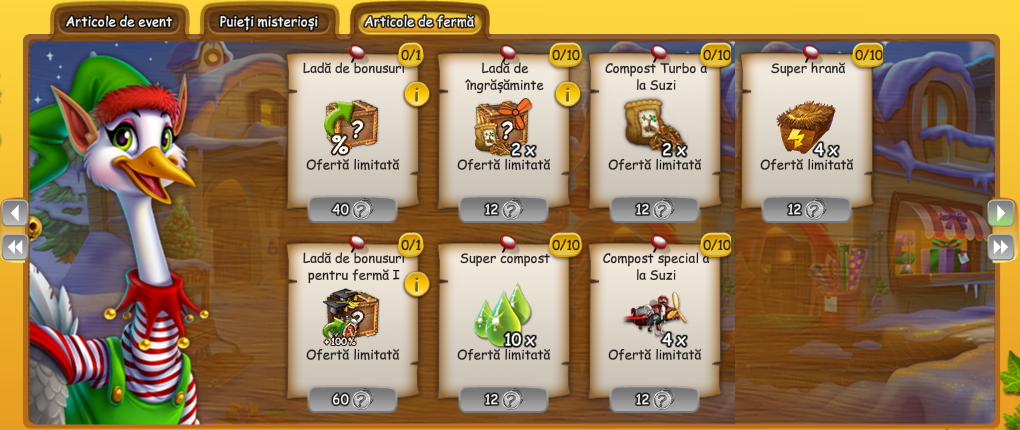
Task: Go to the next shop page
Action: 1001,212
